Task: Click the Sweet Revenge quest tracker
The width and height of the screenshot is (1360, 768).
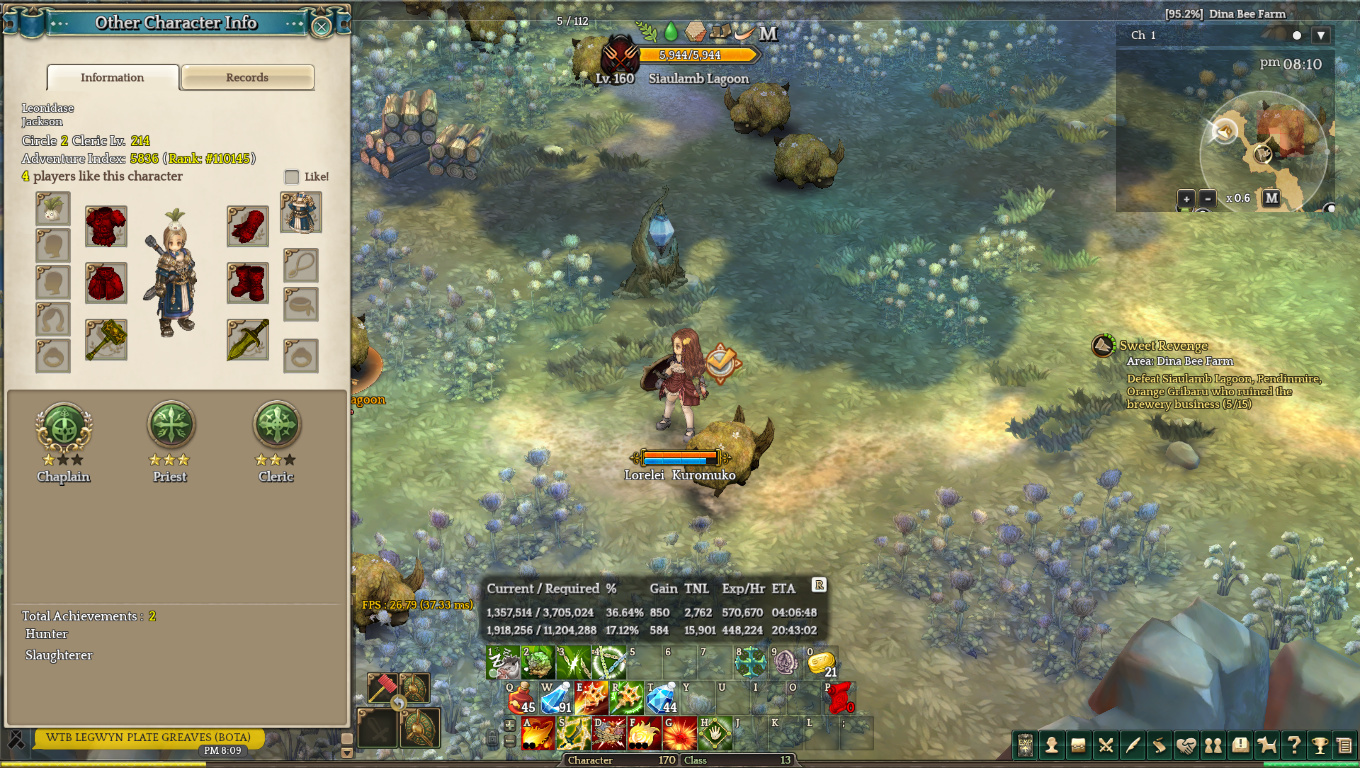Action: point(1163,346)
